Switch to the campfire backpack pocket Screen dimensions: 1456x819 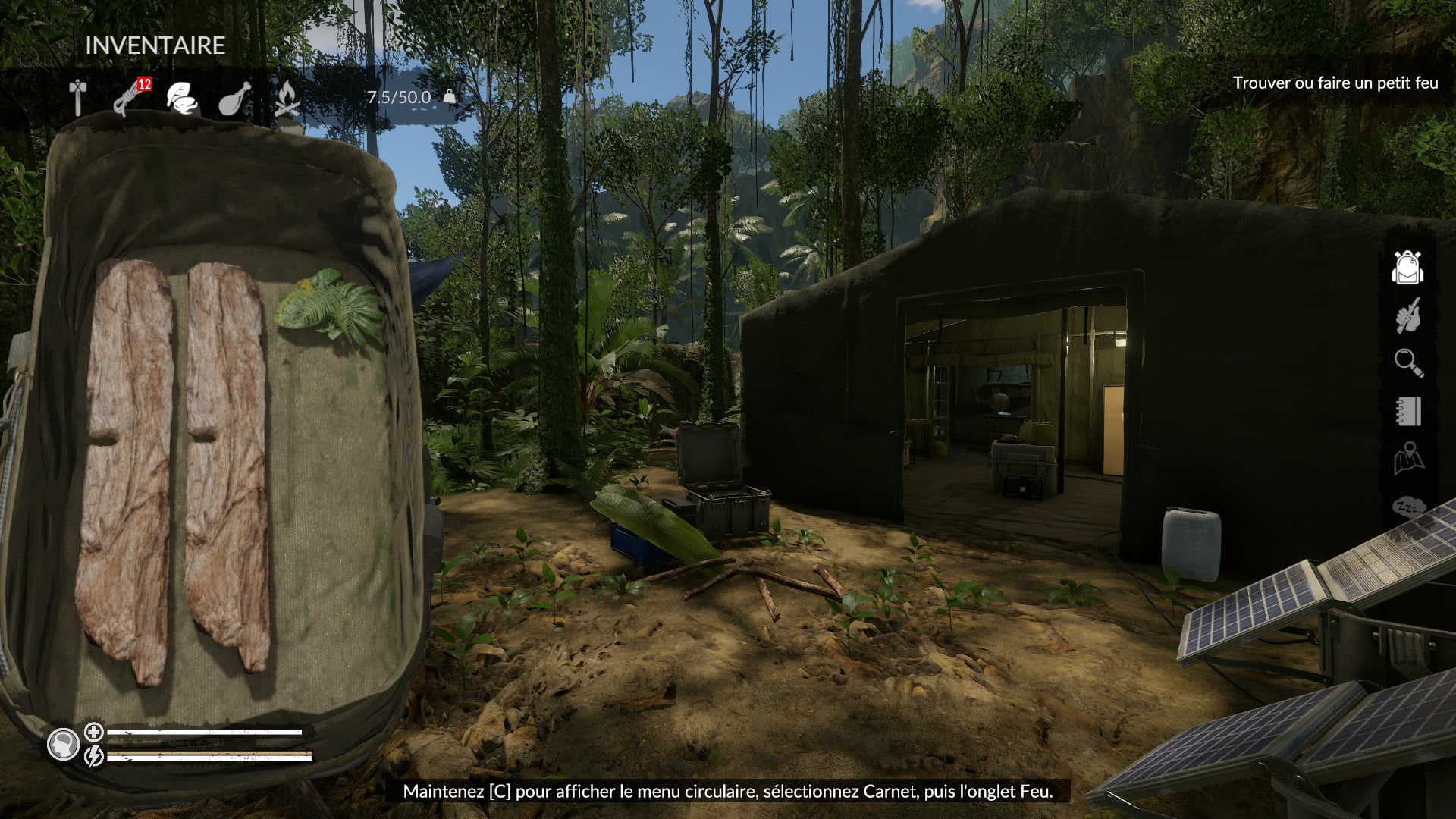point(286,99)
